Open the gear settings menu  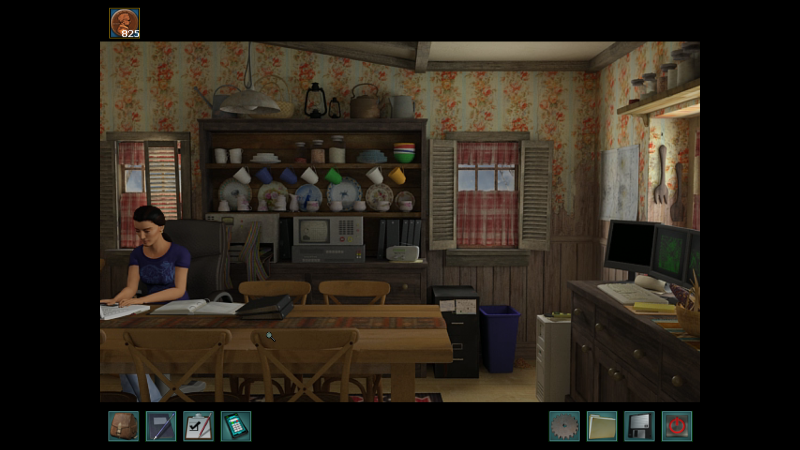(564, 426)
